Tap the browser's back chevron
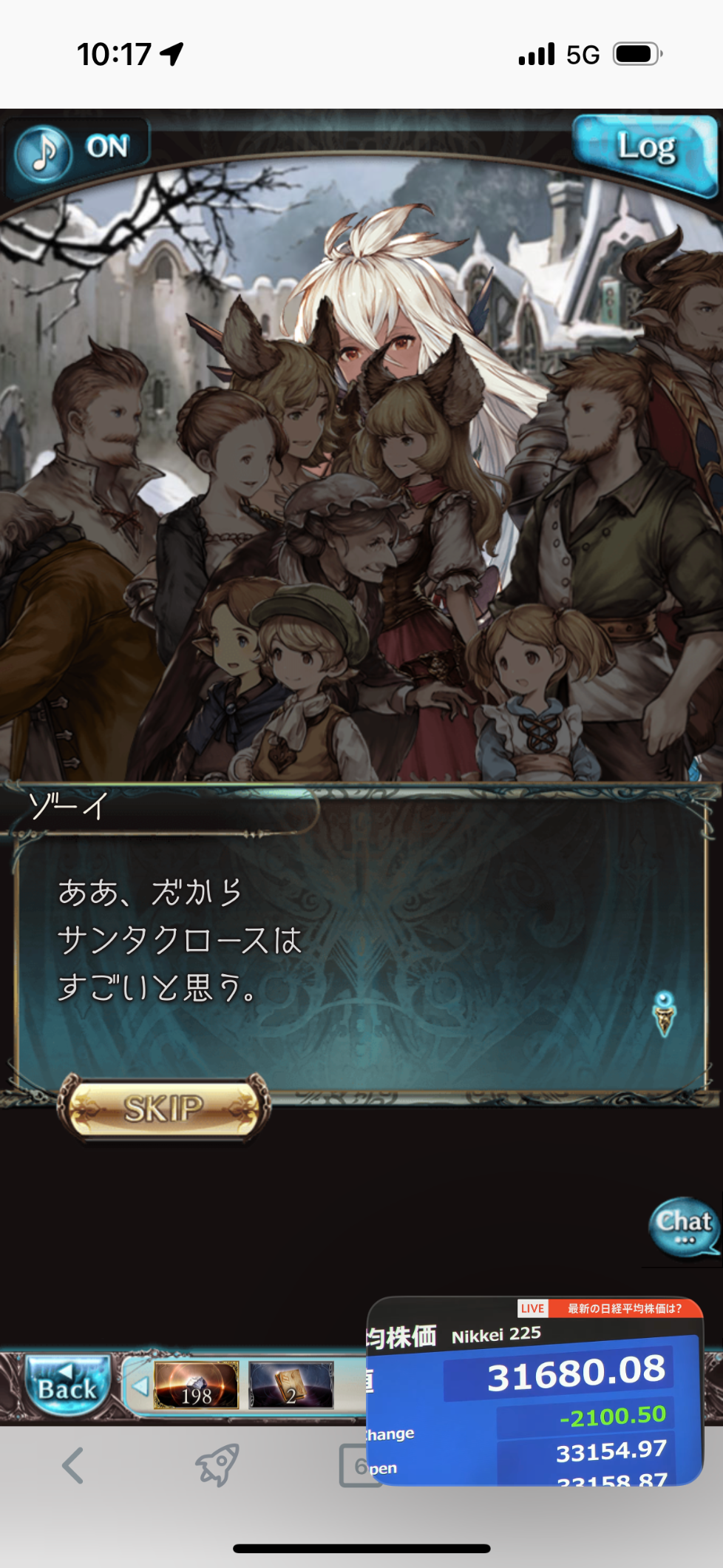Image resolution: width=723 pixels, height=1568 pixels. point(72,1466)
